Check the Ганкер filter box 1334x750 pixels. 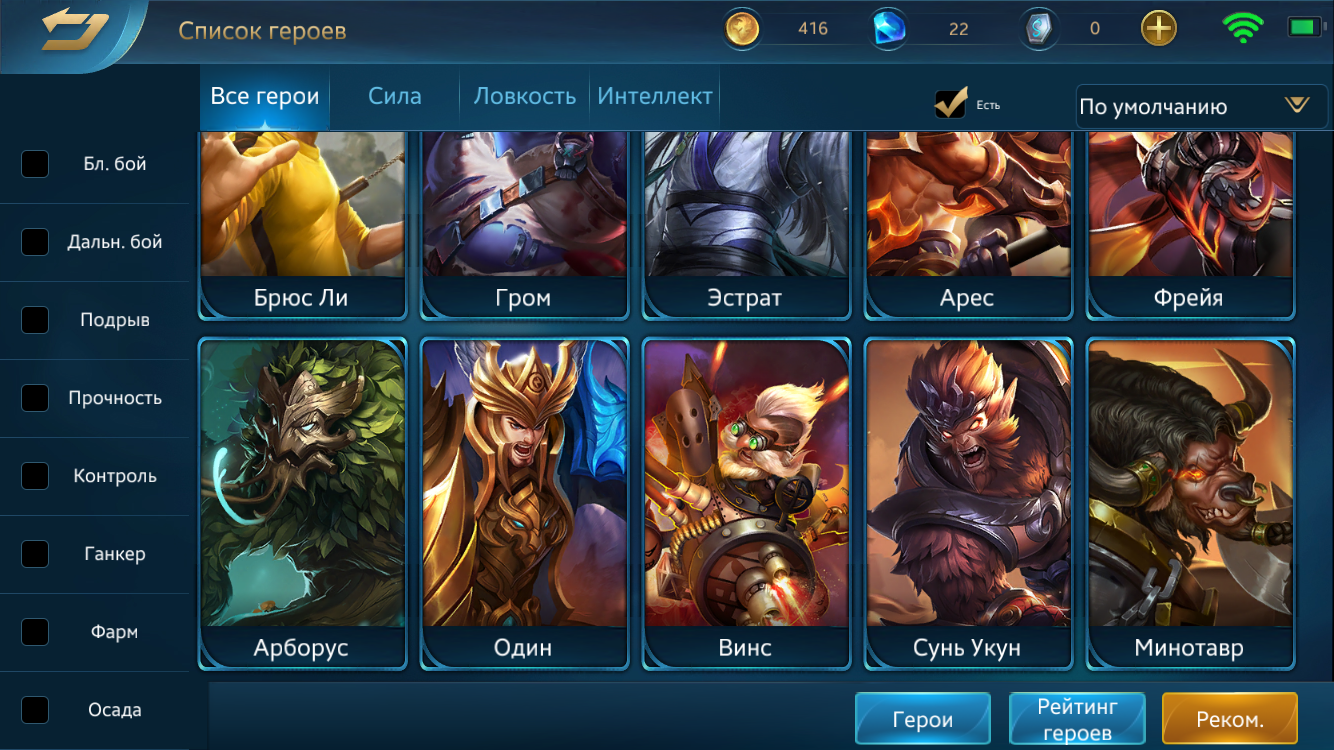tap(35, 554)
